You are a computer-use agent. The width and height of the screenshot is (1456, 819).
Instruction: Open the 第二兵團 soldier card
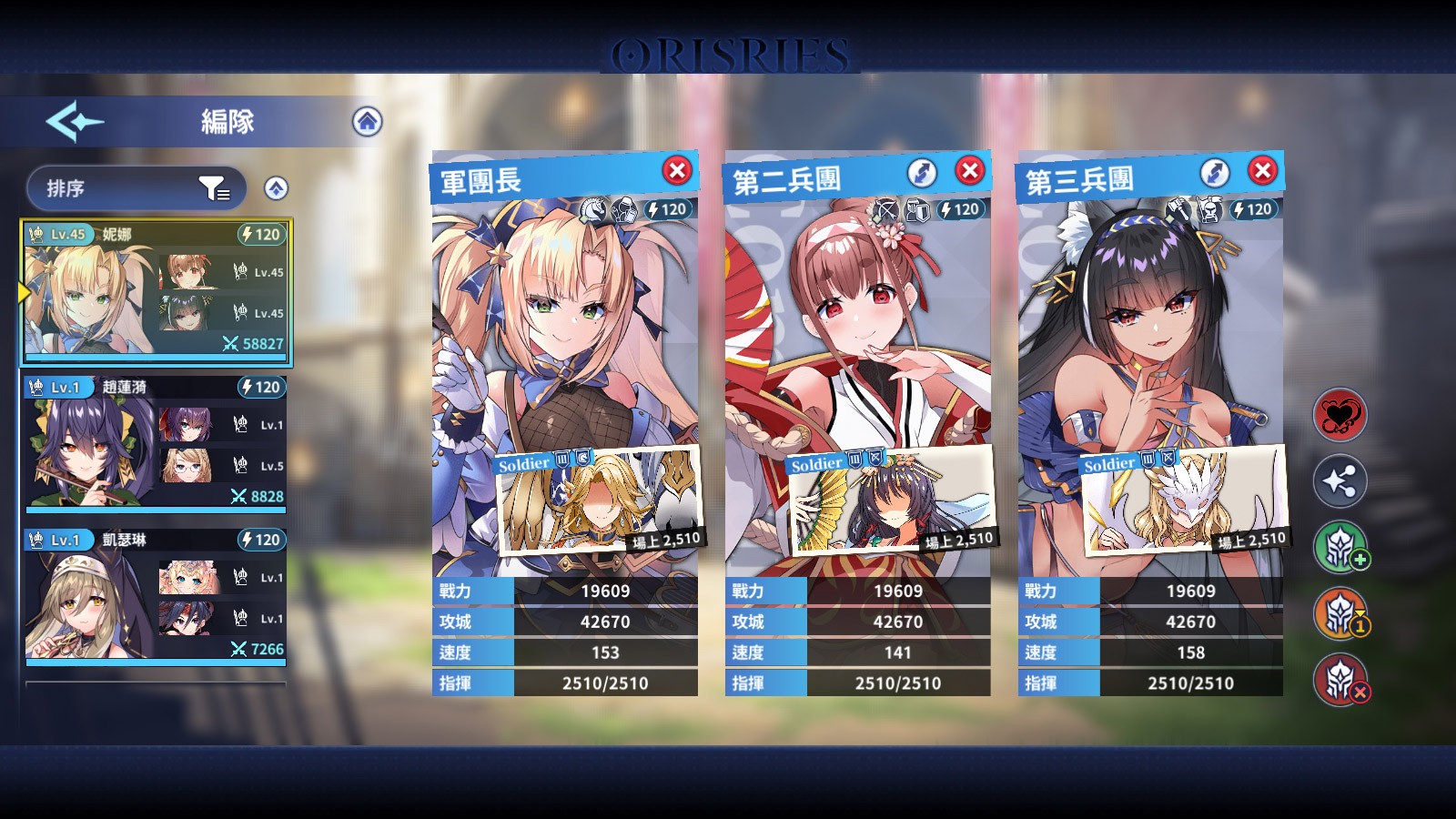click(x=893, y=500)
